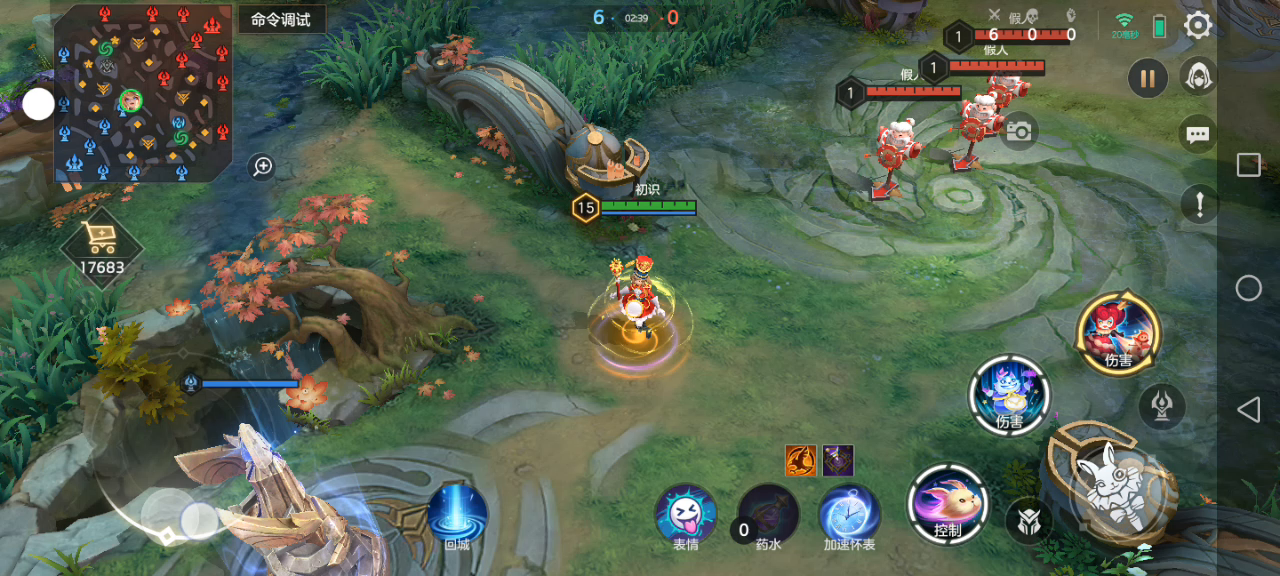1280x576 pixels.
Task: Tap the Android back navigation triangle
Action: [x=1248, y=409]
